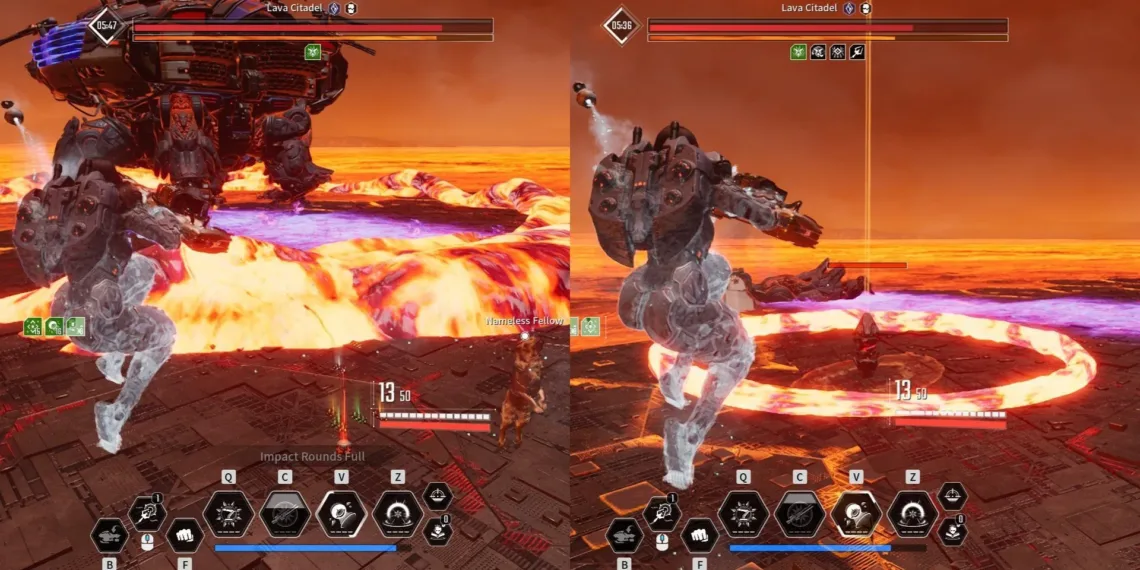This screenshot has width=1140, height=570.
Task: Use the Z dome burst ability in the 05:47 view
Action: coord(398,514)
